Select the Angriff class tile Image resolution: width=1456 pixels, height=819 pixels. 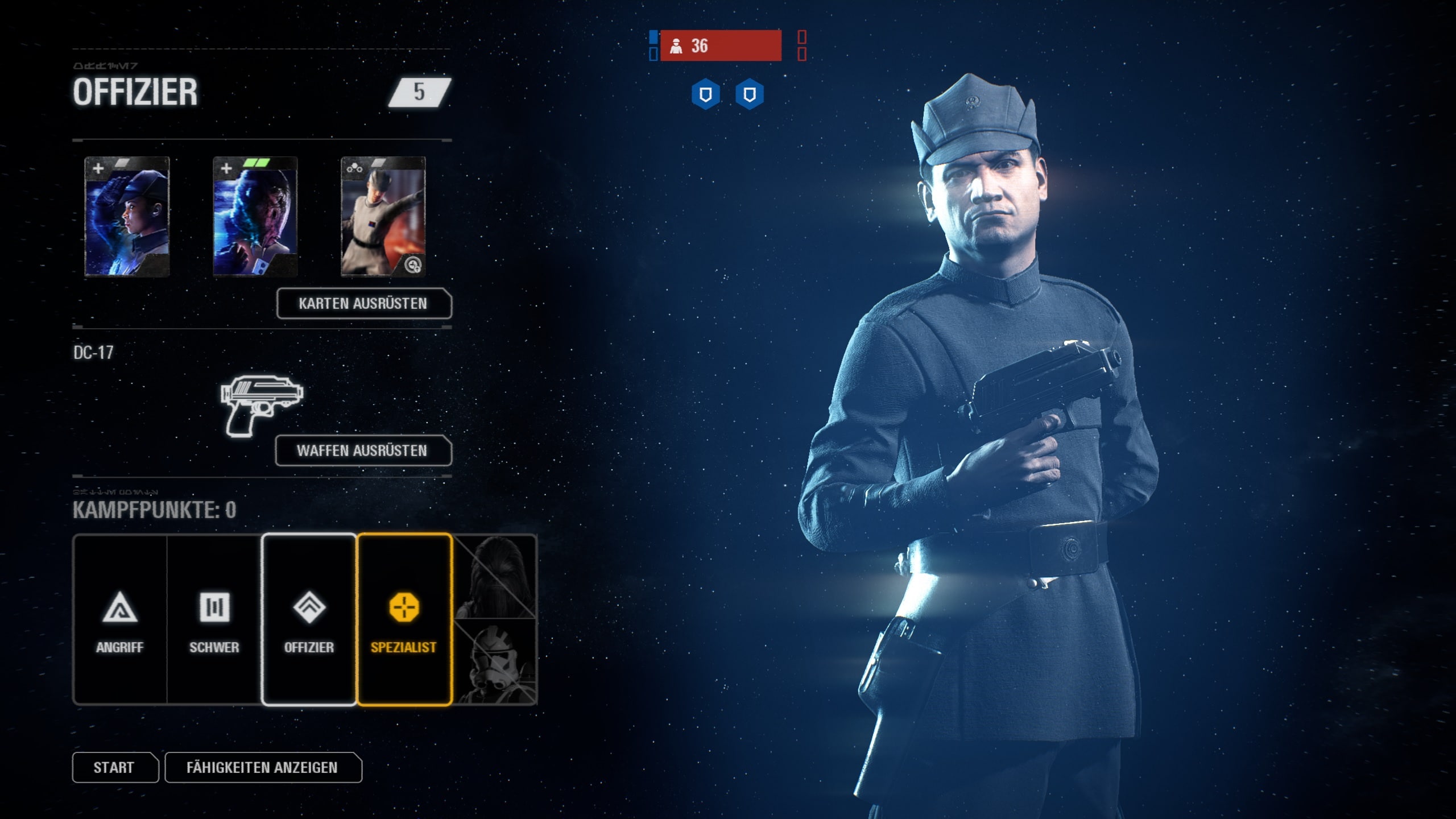[120, 619]
